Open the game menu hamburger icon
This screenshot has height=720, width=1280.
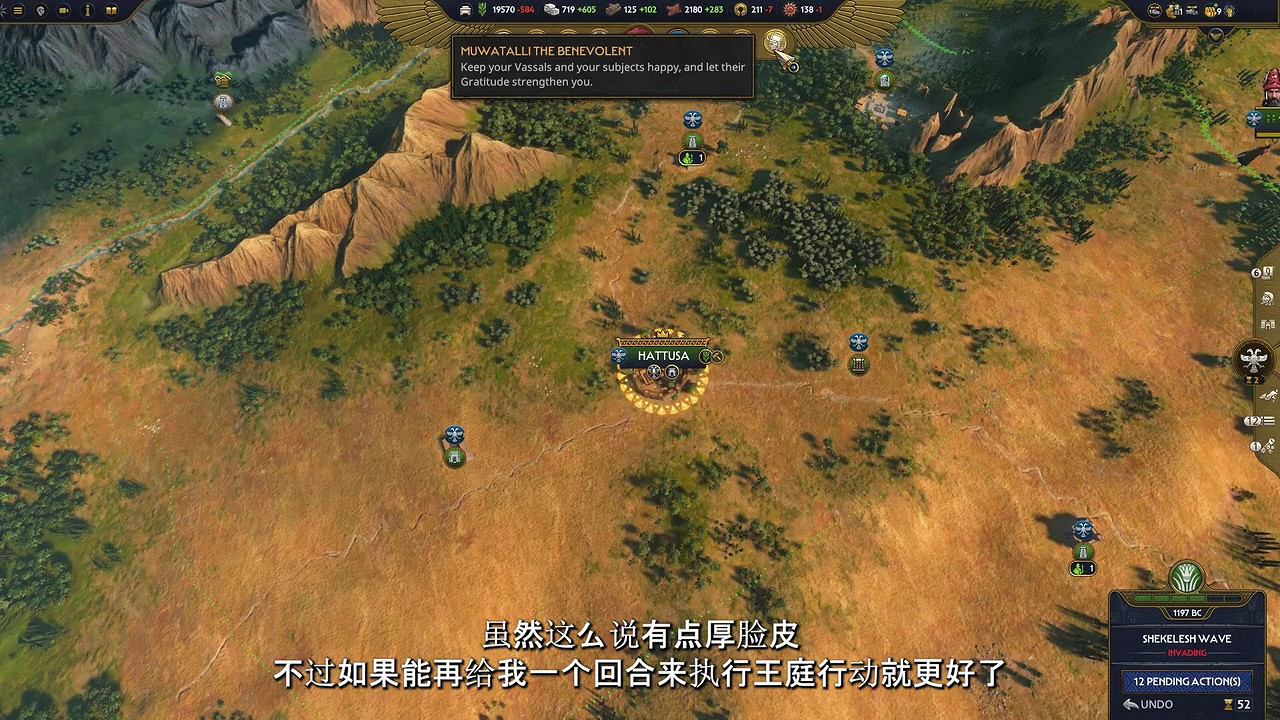(x=17, y=10)
